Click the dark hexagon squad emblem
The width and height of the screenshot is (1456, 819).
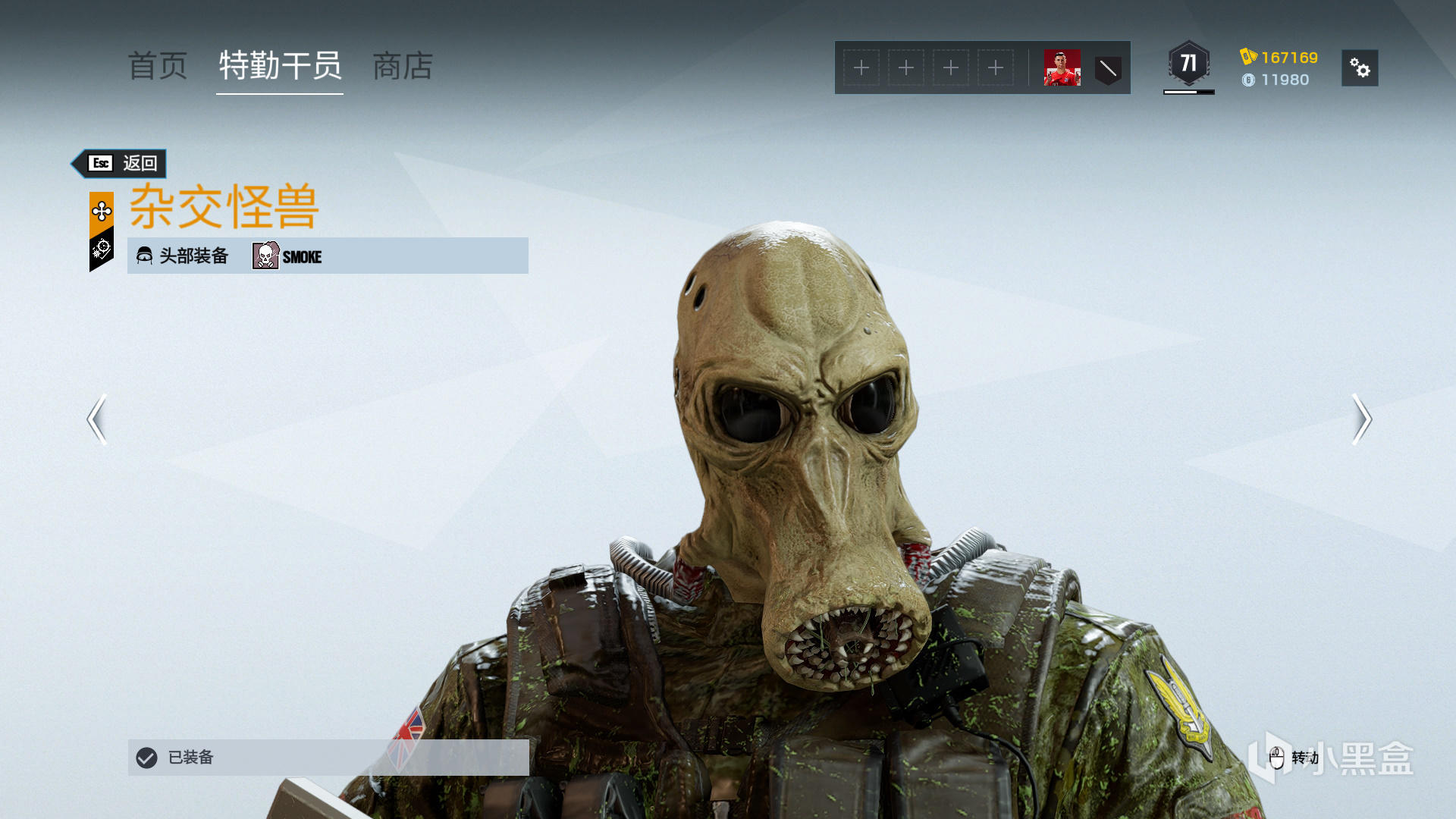(x=1108, y=69)
